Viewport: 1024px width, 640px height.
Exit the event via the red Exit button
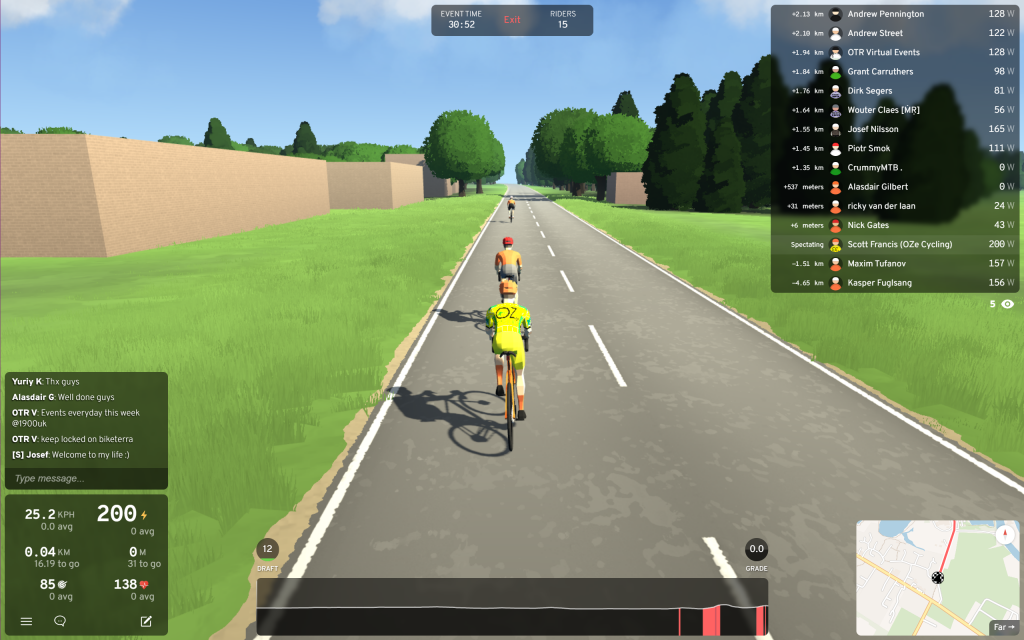pos(512,20)
